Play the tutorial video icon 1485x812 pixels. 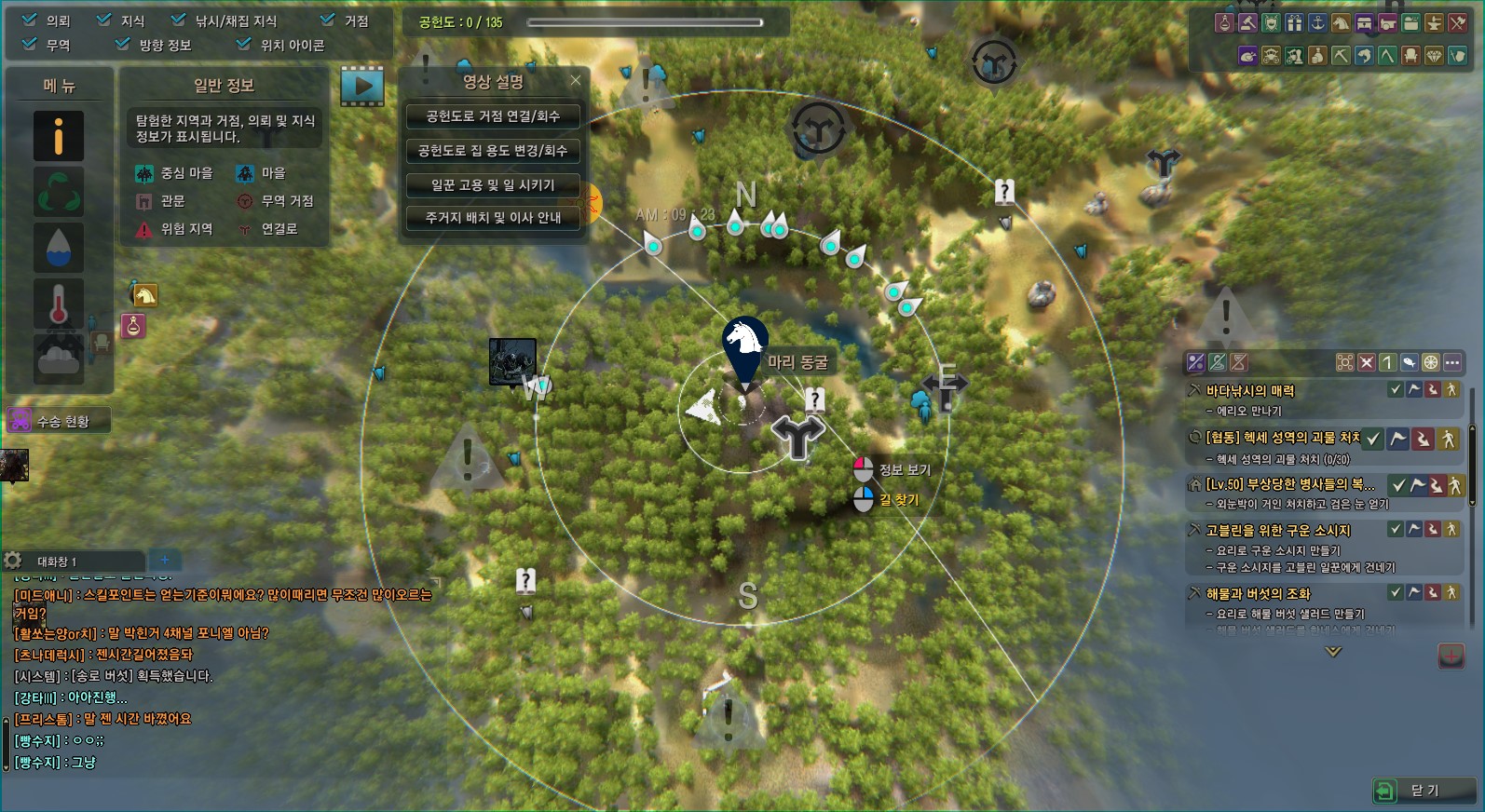click(x=362, y=87)
